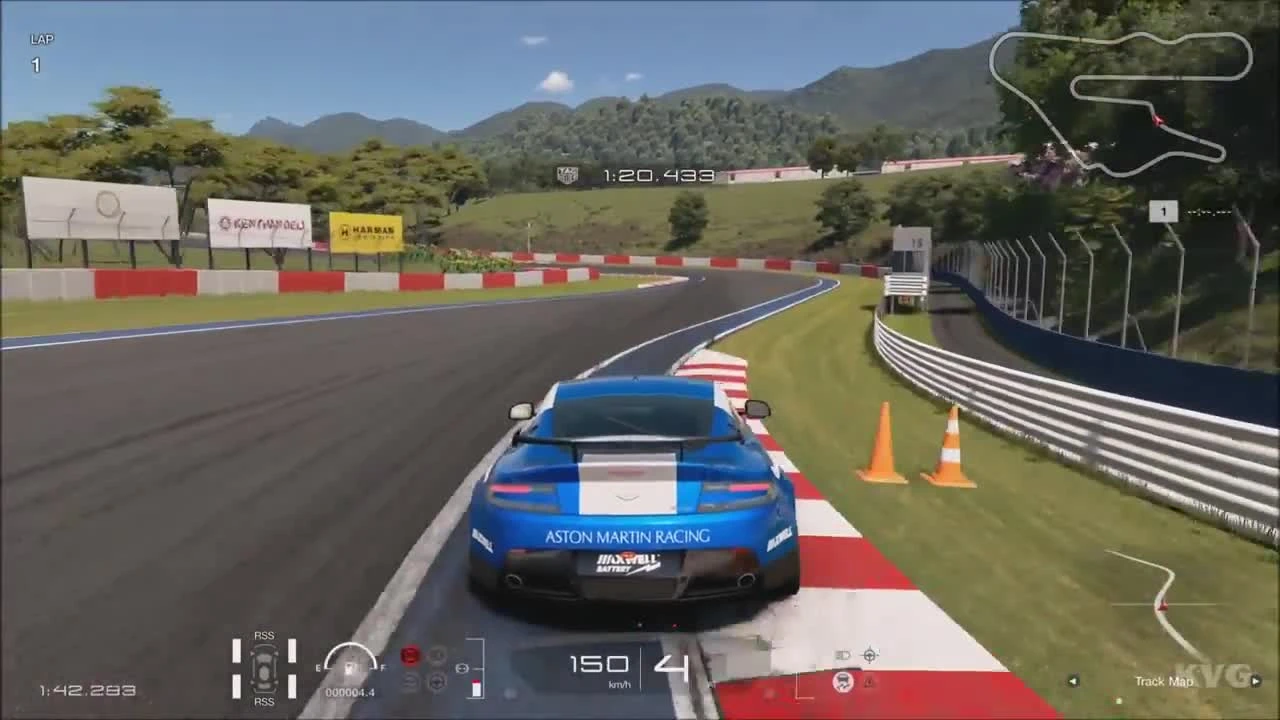1280x720 pixels.
Task: Select the steering wheel indicator icon
Action: (x=438, y=684)
